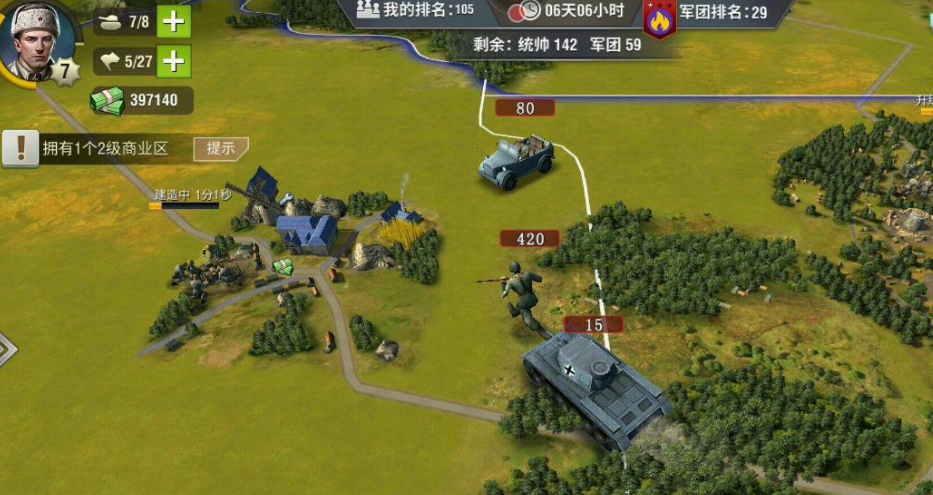Tap the 提示 hint button
The image size is (933, 495).
coord(220,148)
